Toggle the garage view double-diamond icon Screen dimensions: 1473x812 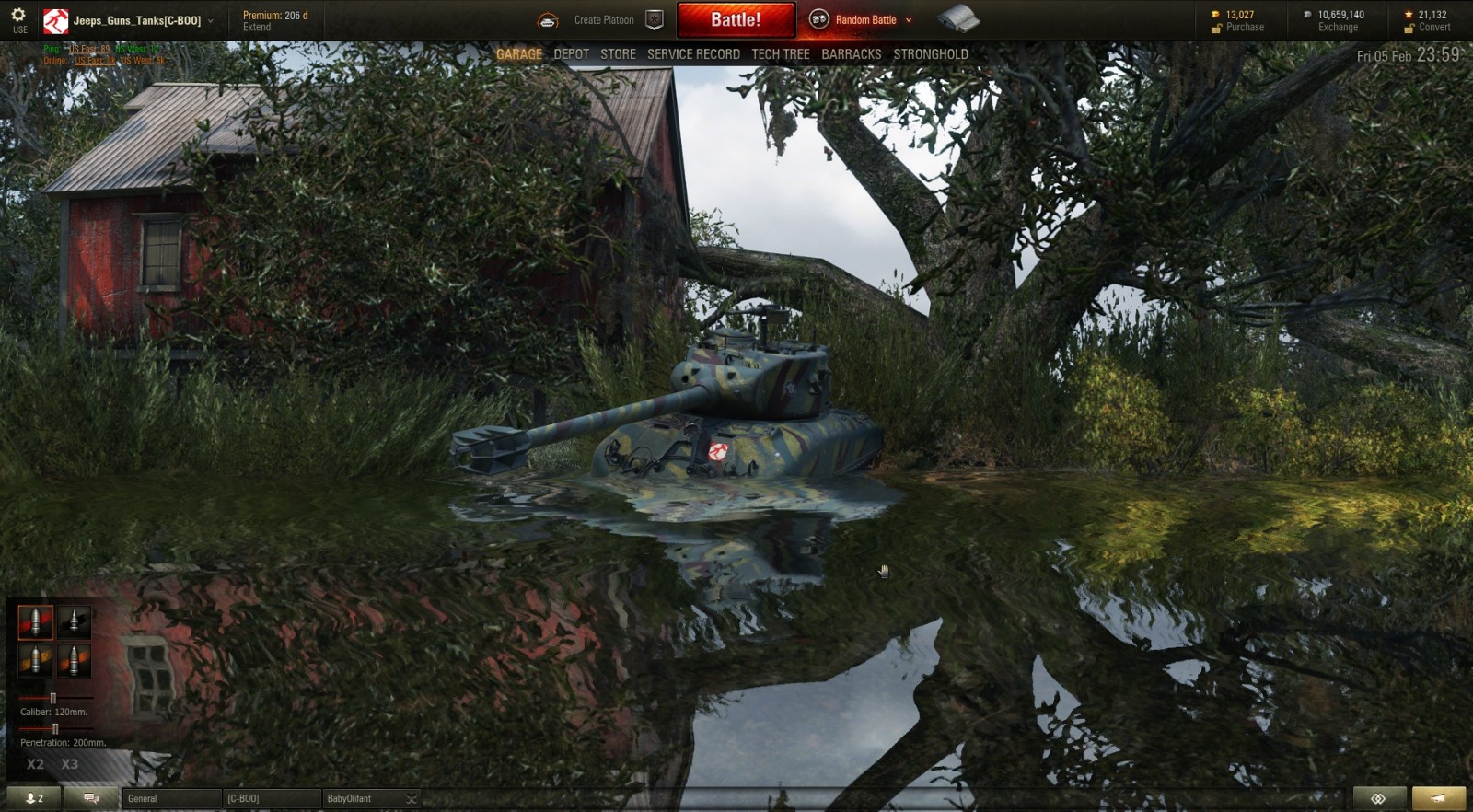[x=1378, y=797]
